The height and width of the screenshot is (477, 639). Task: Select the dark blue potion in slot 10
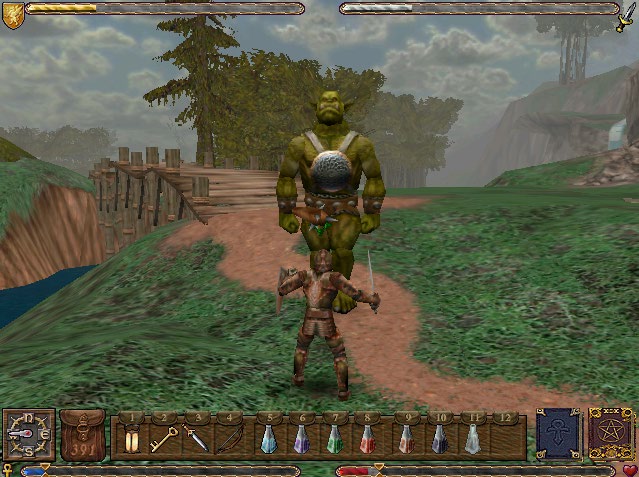click(x=439, y=438)
